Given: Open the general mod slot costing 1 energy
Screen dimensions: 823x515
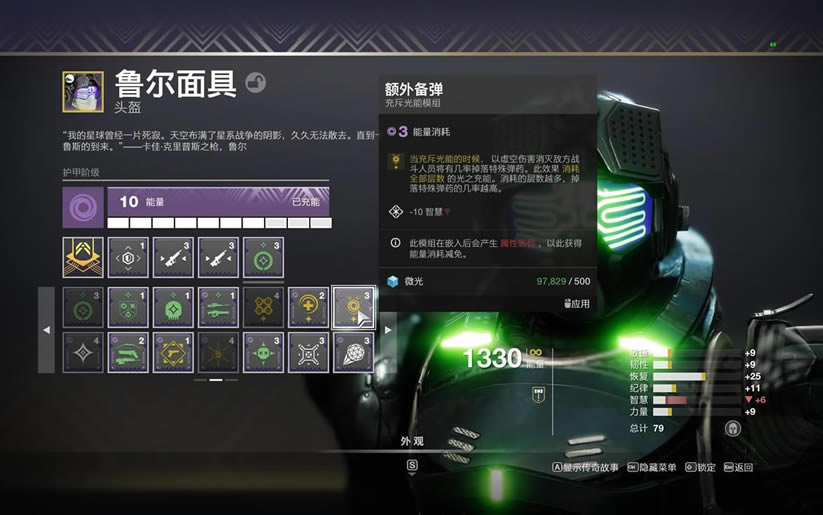Looking at the screenshot, I should click(128, 257).
